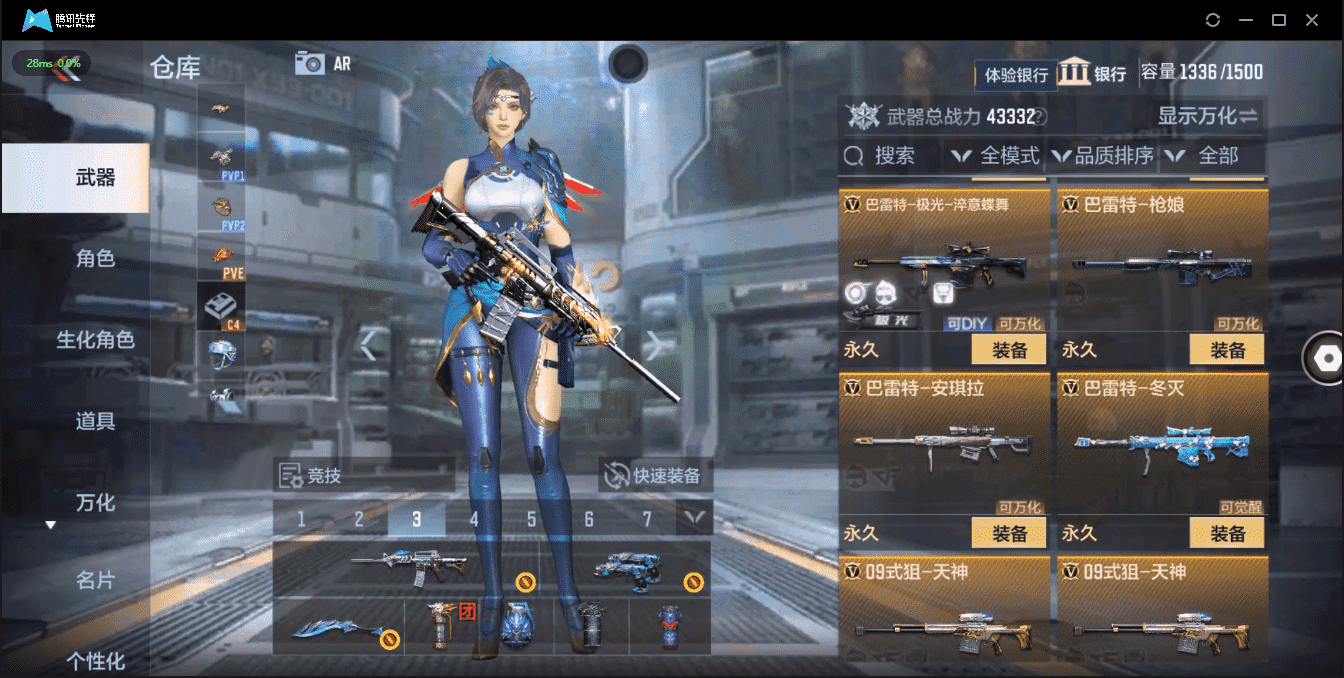Viewport: 1344px width, 678px height.
Task: Open the AR camera mode
Action: coord(323,63)
